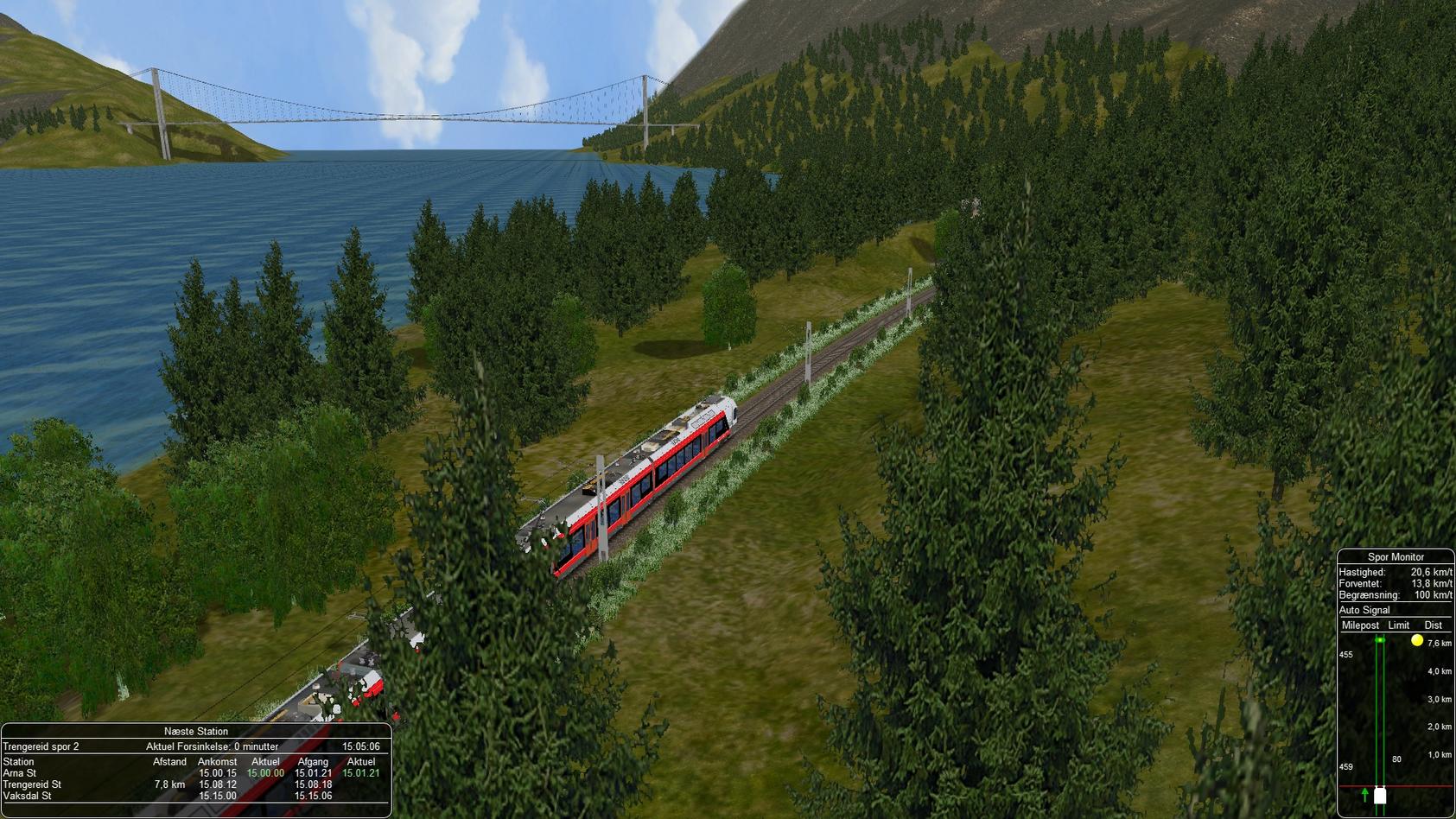
Task: Select the Trengereid St row in the station list
Action: click(33, 784)
